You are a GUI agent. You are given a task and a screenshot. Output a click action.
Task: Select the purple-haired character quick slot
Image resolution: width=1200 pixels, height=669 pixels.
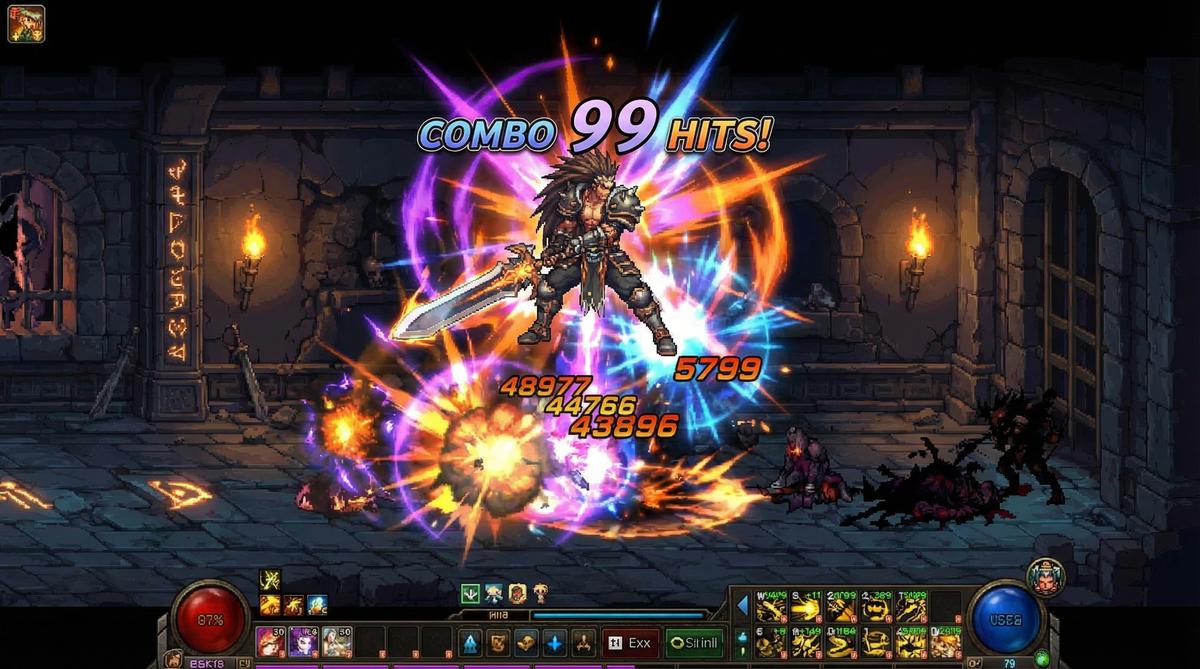click(x=304, y=641)
